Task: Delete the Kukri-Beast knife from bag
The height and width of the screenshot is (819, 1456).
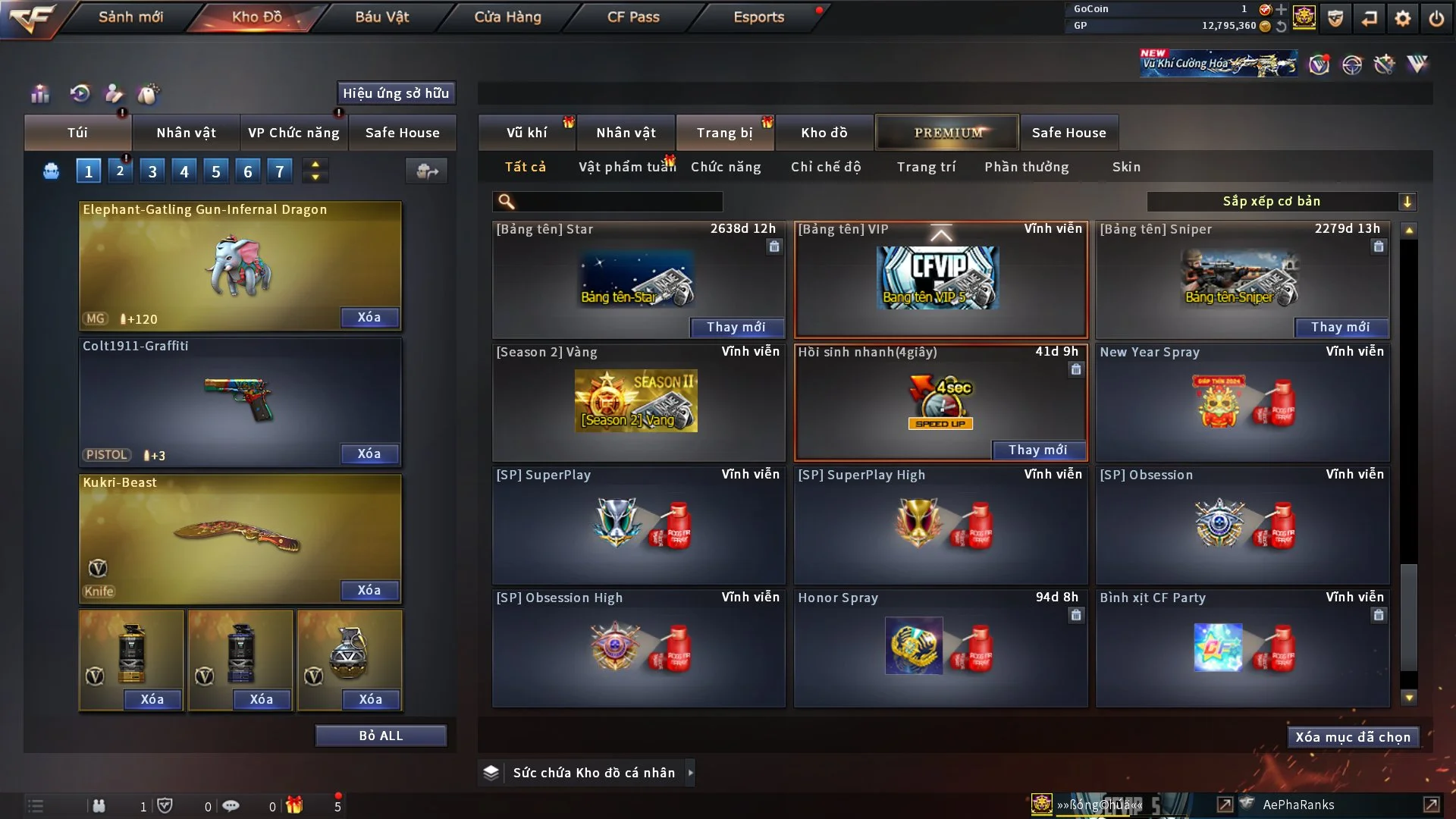Action: tap(369, 590)
